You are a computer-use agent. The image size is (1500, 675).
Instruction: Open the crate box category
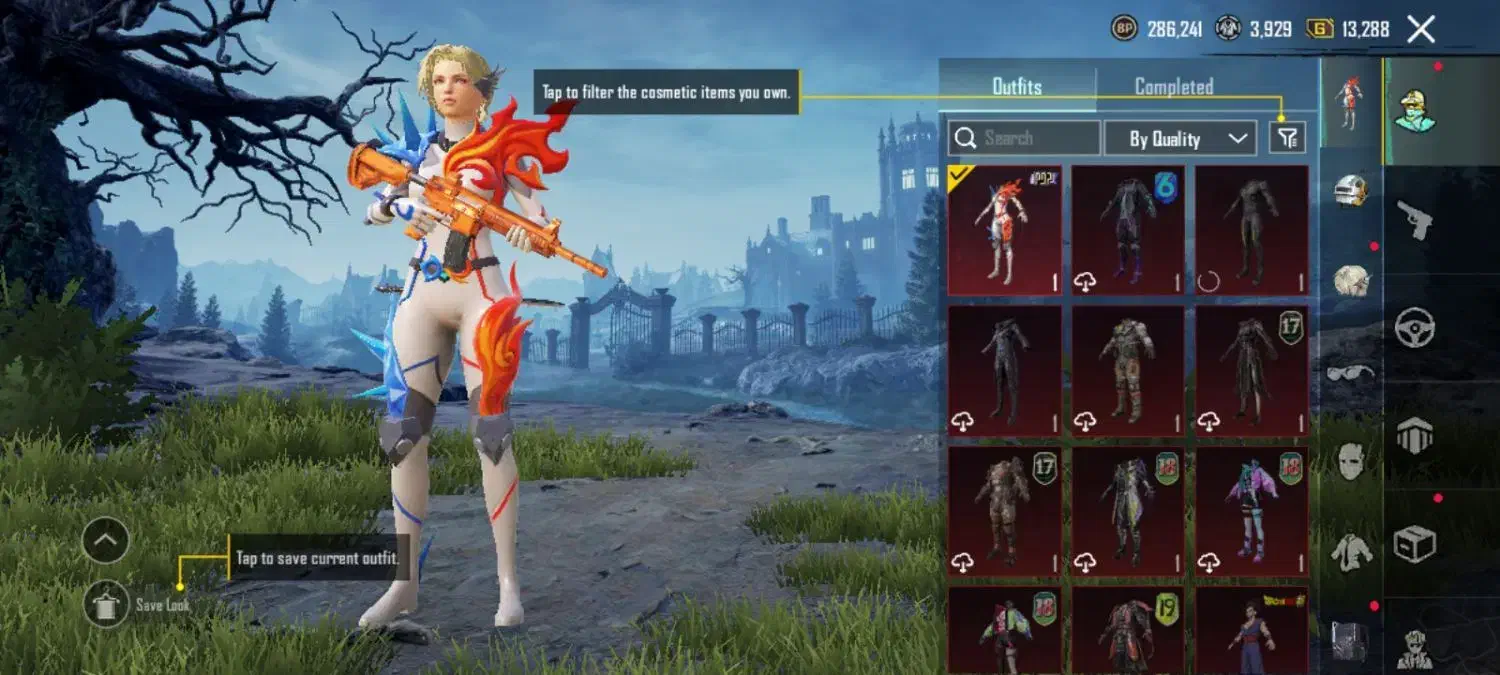tap(1415, 543)
